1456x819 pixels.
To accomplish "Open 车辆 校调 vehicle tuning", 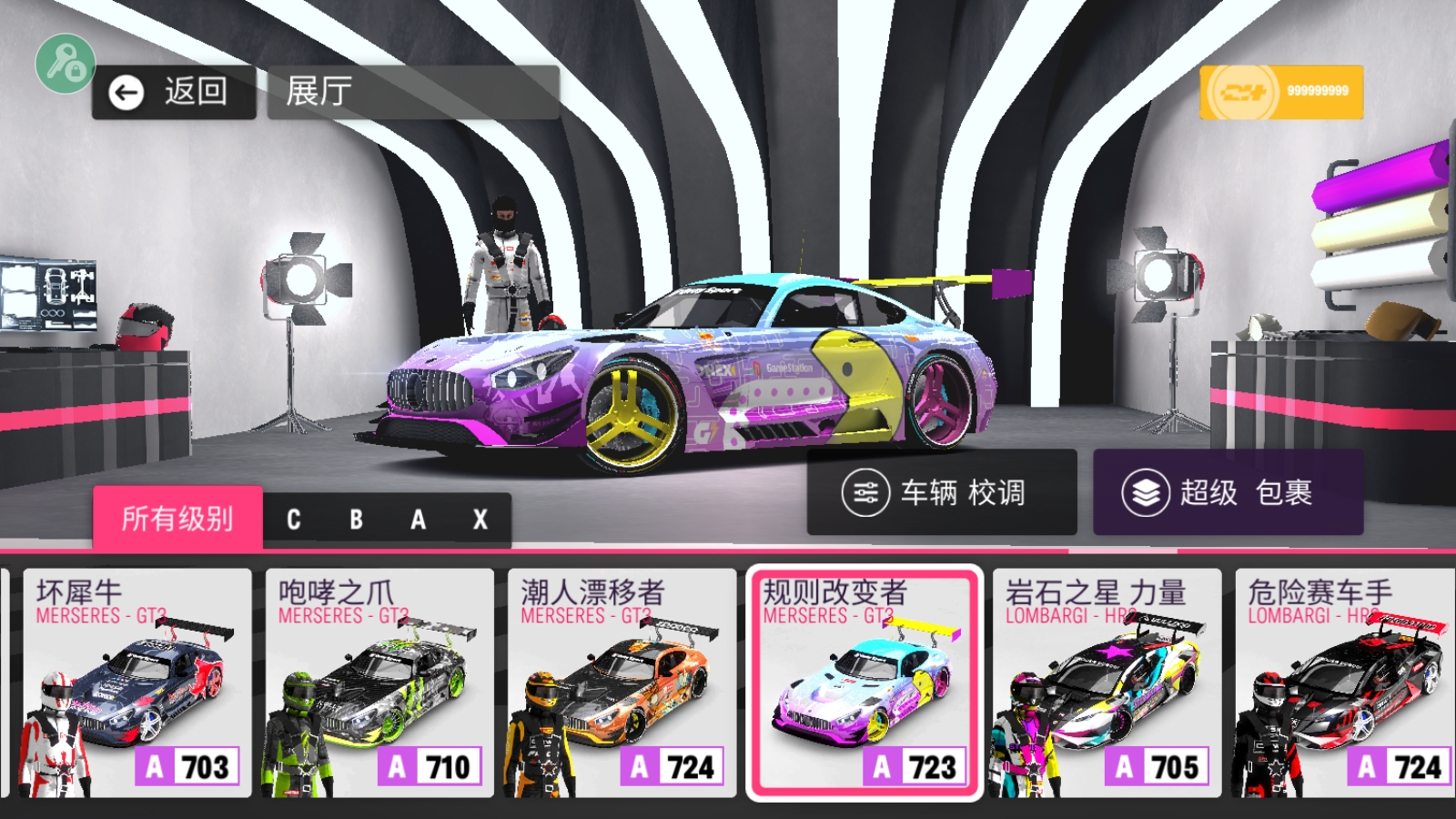I will 941,492.
